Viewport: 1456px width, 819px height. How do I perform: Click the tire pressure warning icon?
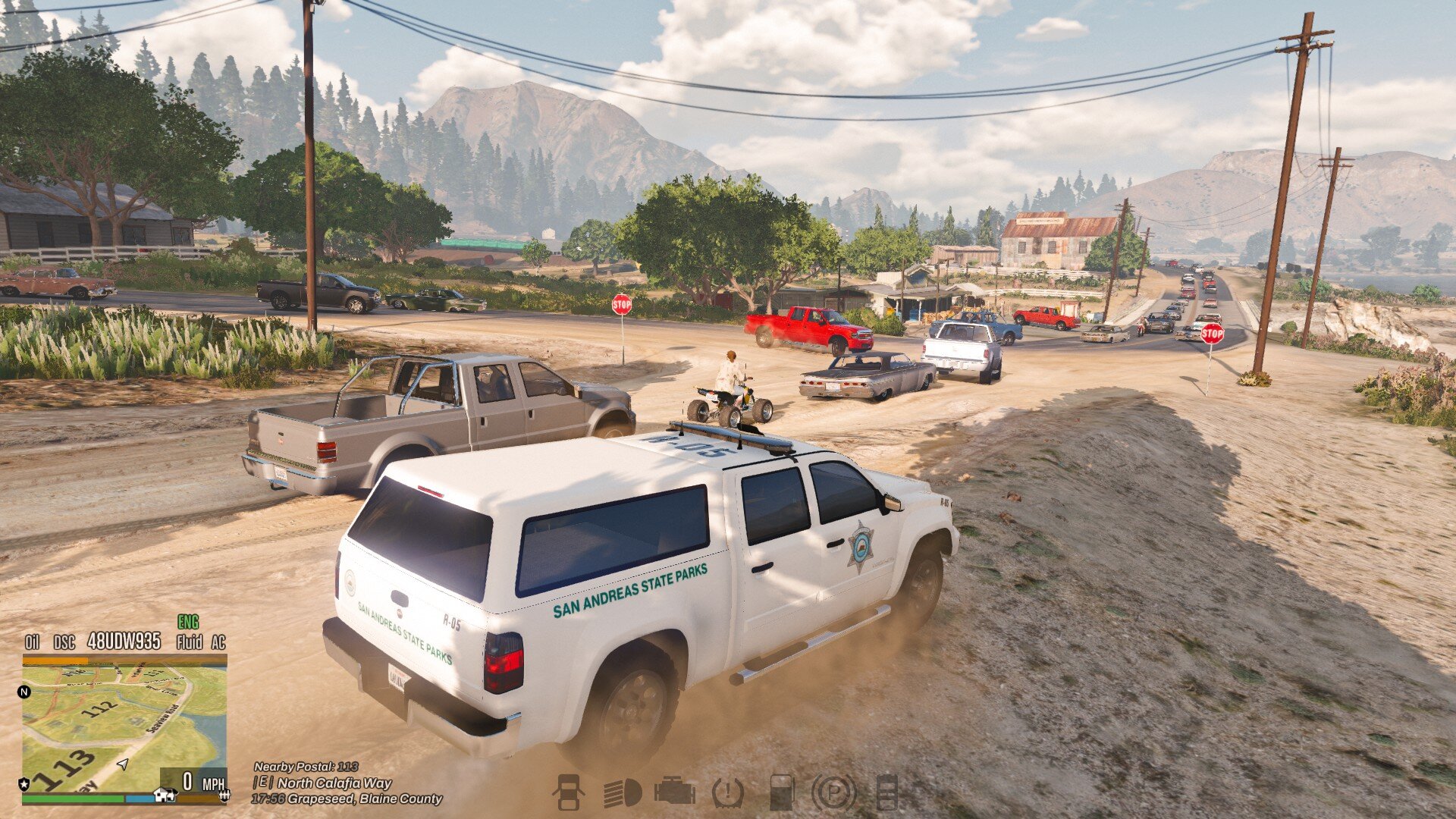point(728,793)
